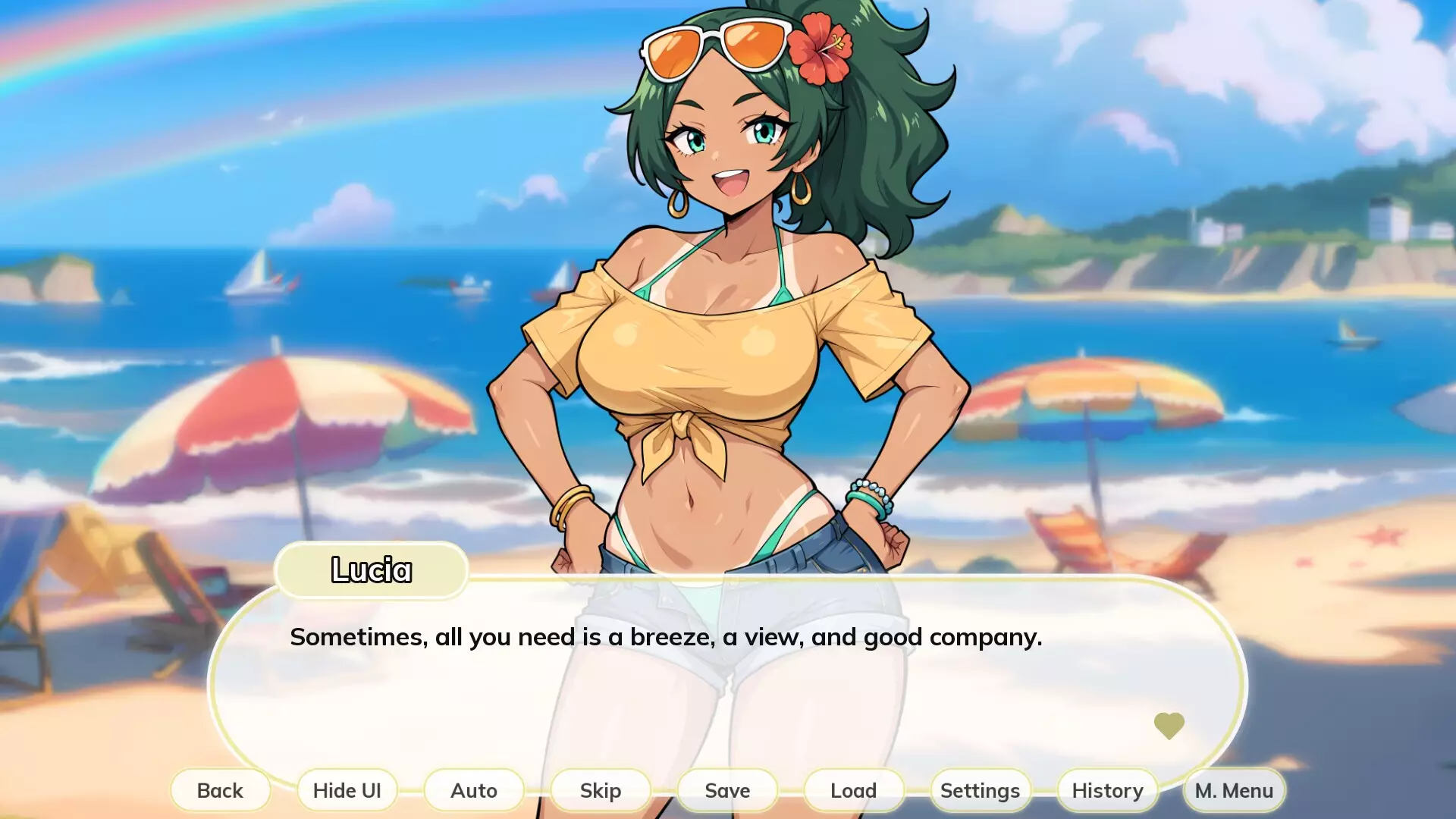Return to the main menu via M. Menu
The height and width of the screenshot is (819, 1456).
(x=1233, y=790)
